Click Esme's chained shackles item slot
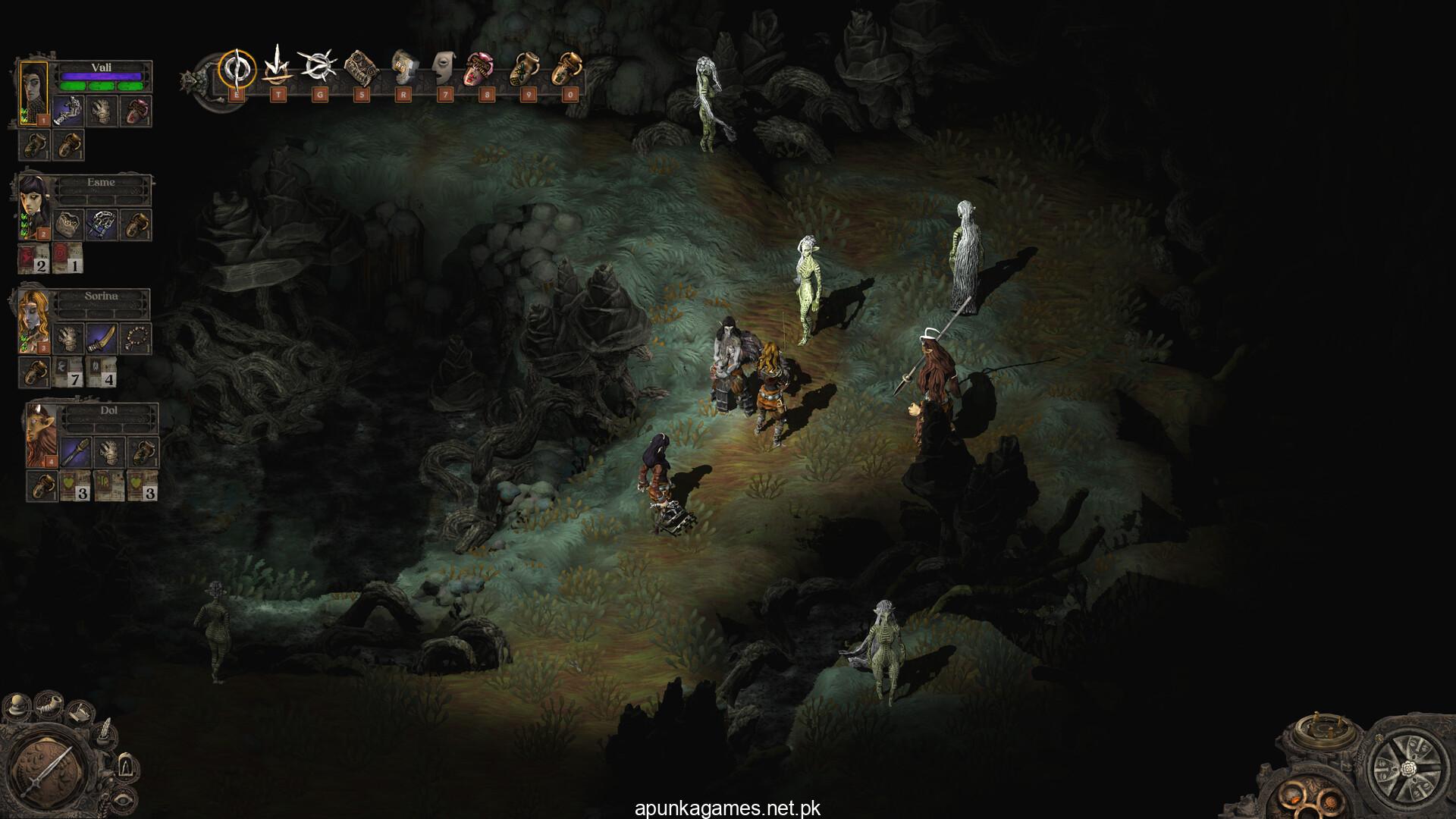The image size is (1456, 819). (101, 224)
